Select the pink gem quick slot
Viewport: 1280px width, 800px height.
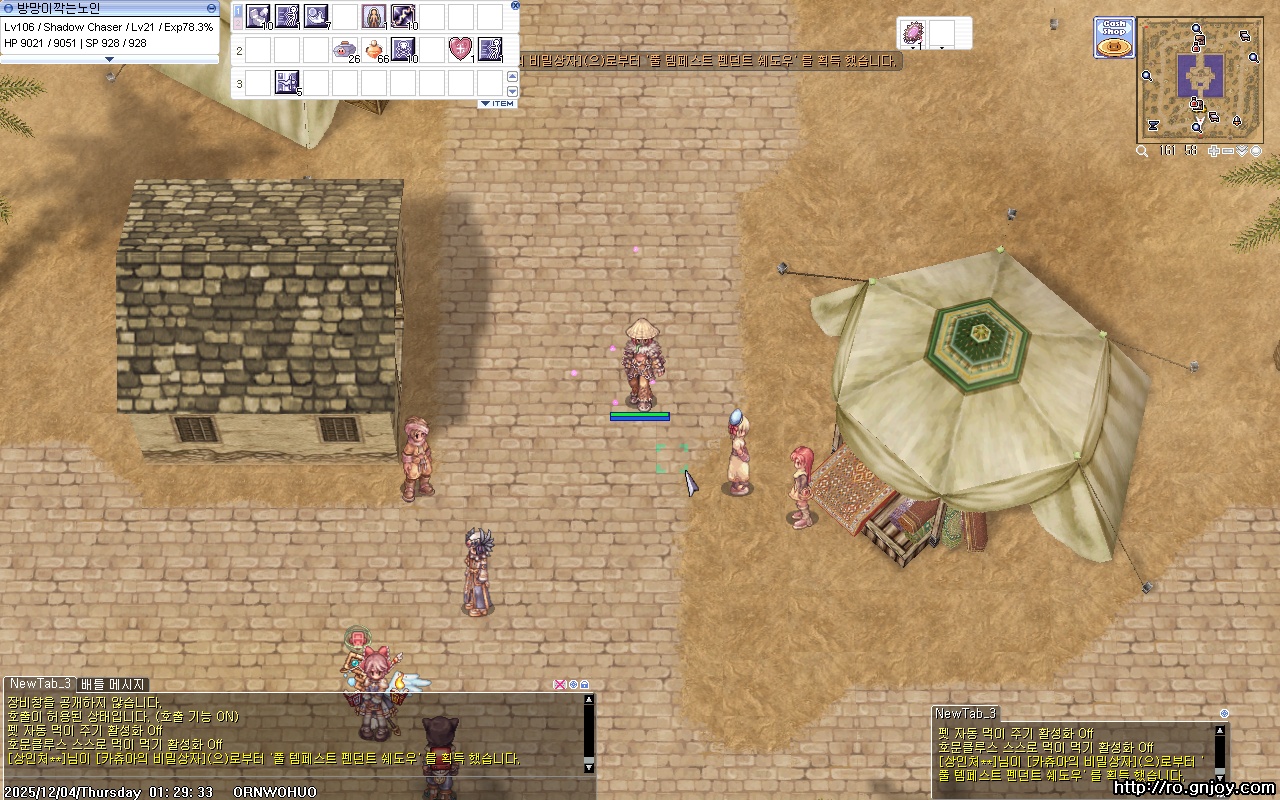913,33
